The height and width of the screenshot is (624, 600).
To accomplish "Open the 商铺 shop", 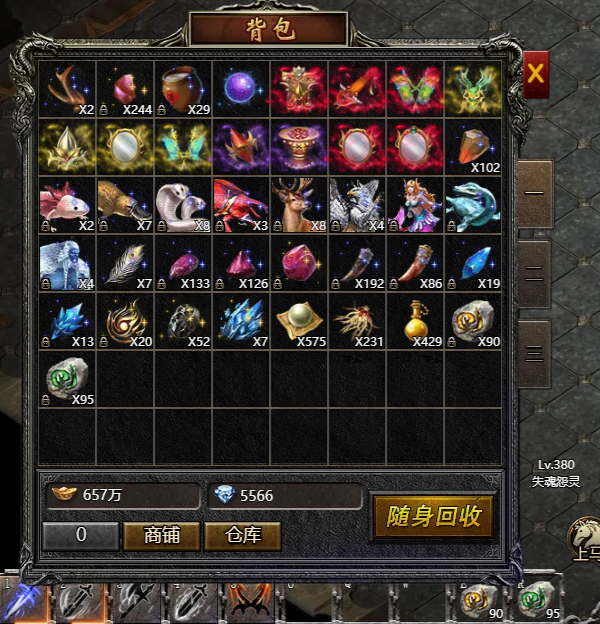I will point(161,536).
